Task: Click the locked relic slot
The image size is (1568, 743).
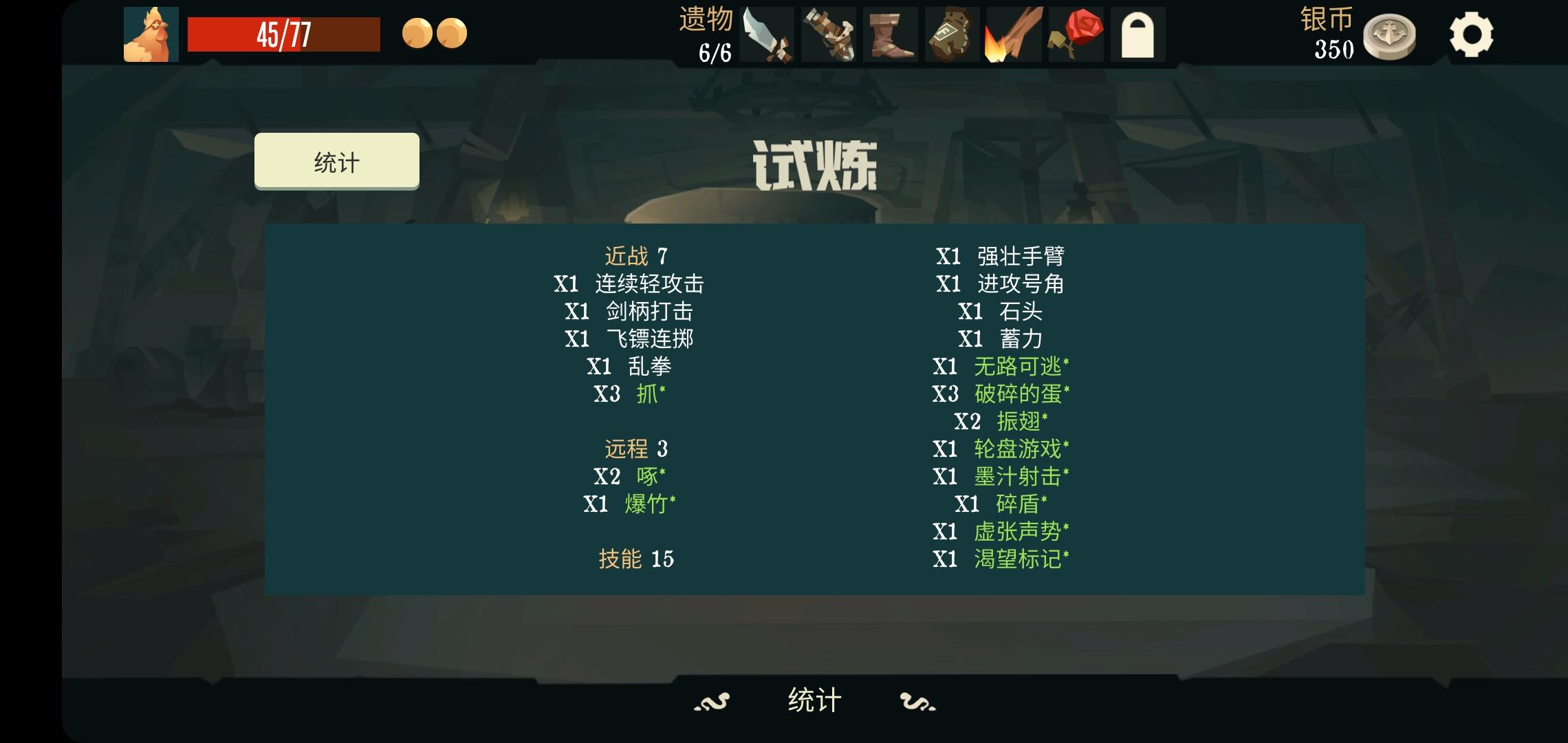Action: pyautogui.click(x=1138, y=33)
